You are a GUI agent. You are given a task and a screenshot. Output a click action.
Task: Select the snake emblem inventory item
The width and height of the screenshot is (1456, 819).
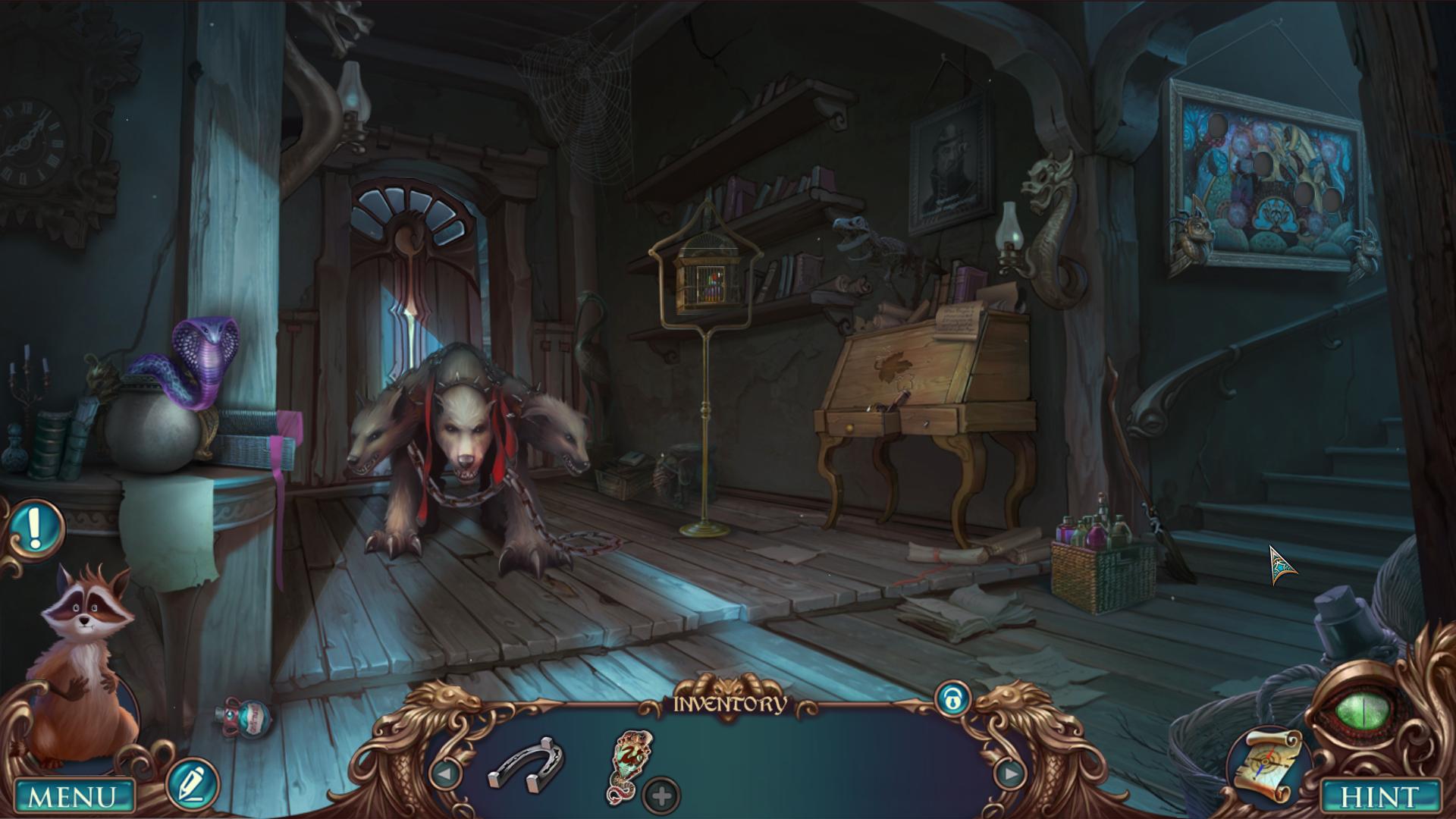630,763
